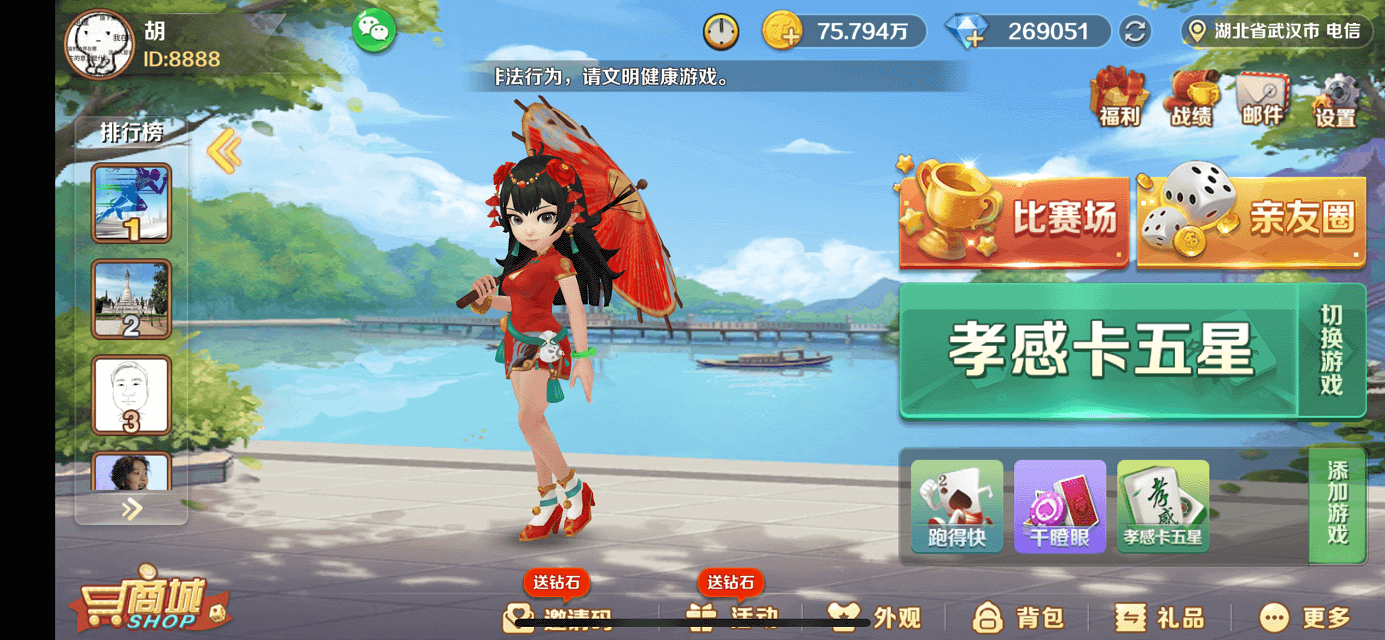Open the 礼品 gifts menu
The height and width of the screenshot is (640, 1385).
pos(1160,617)
